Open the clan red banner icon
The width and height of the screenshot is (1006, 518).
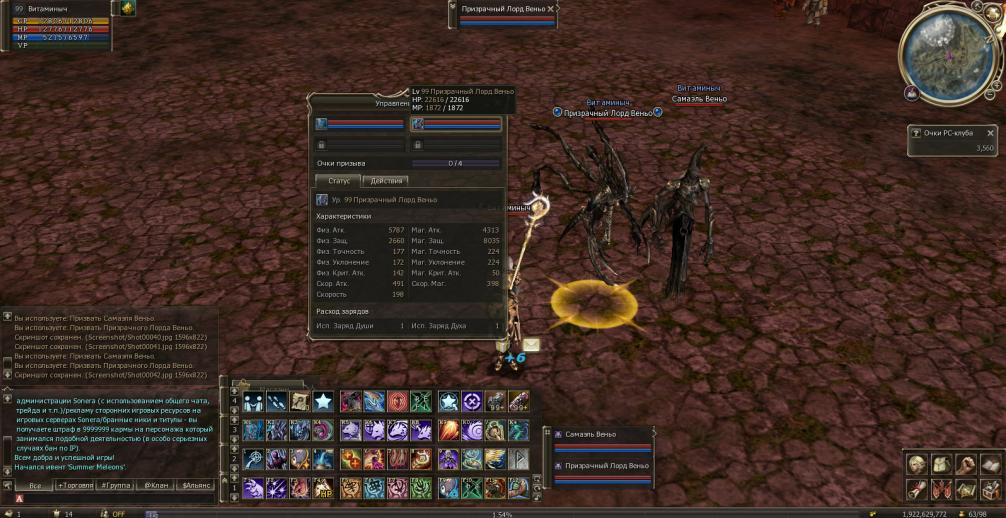pyautogui.click(x=941, y=489)
